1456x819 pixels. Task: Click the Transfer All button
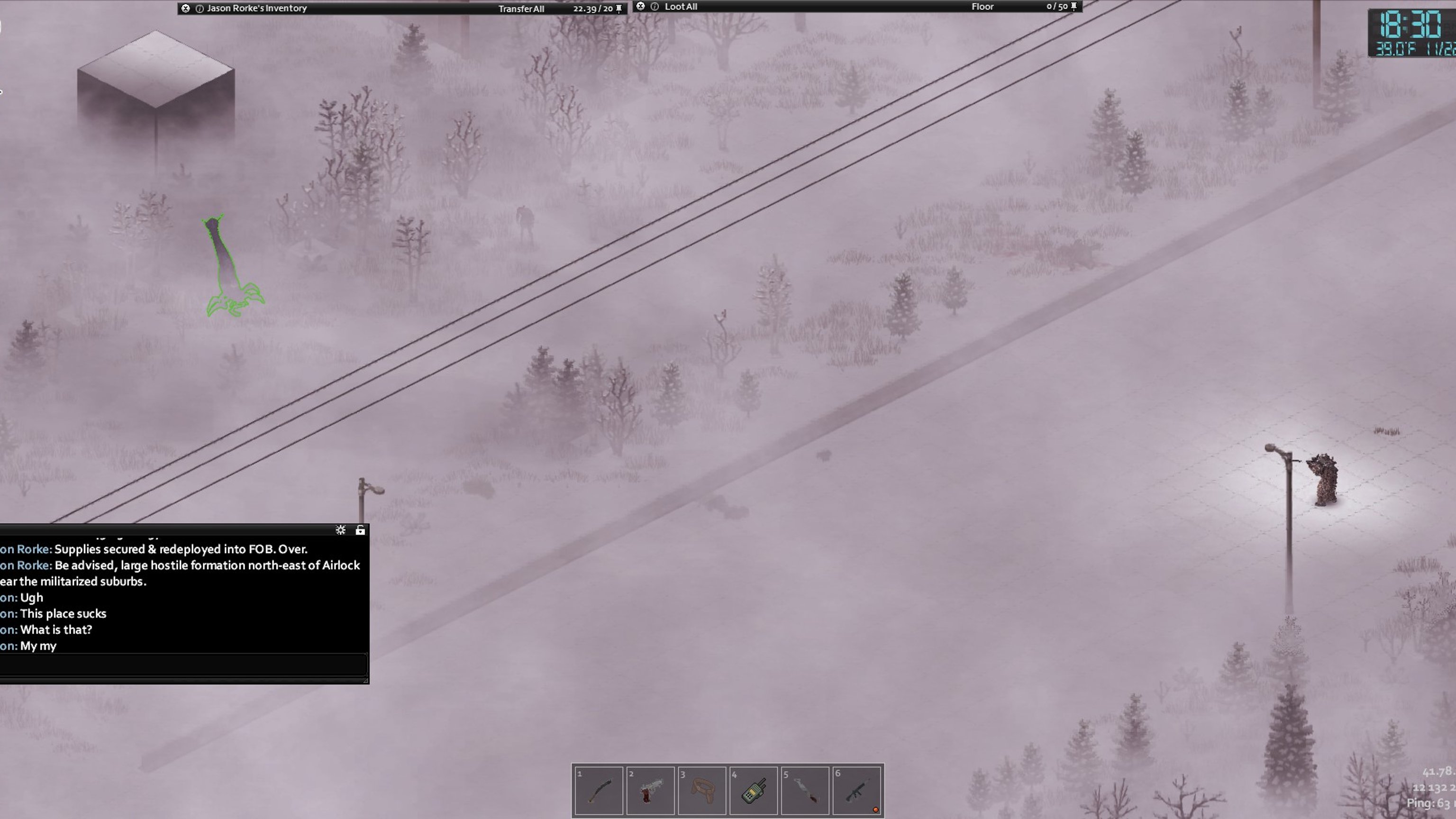pyautogui.click(x=520, y=9)
